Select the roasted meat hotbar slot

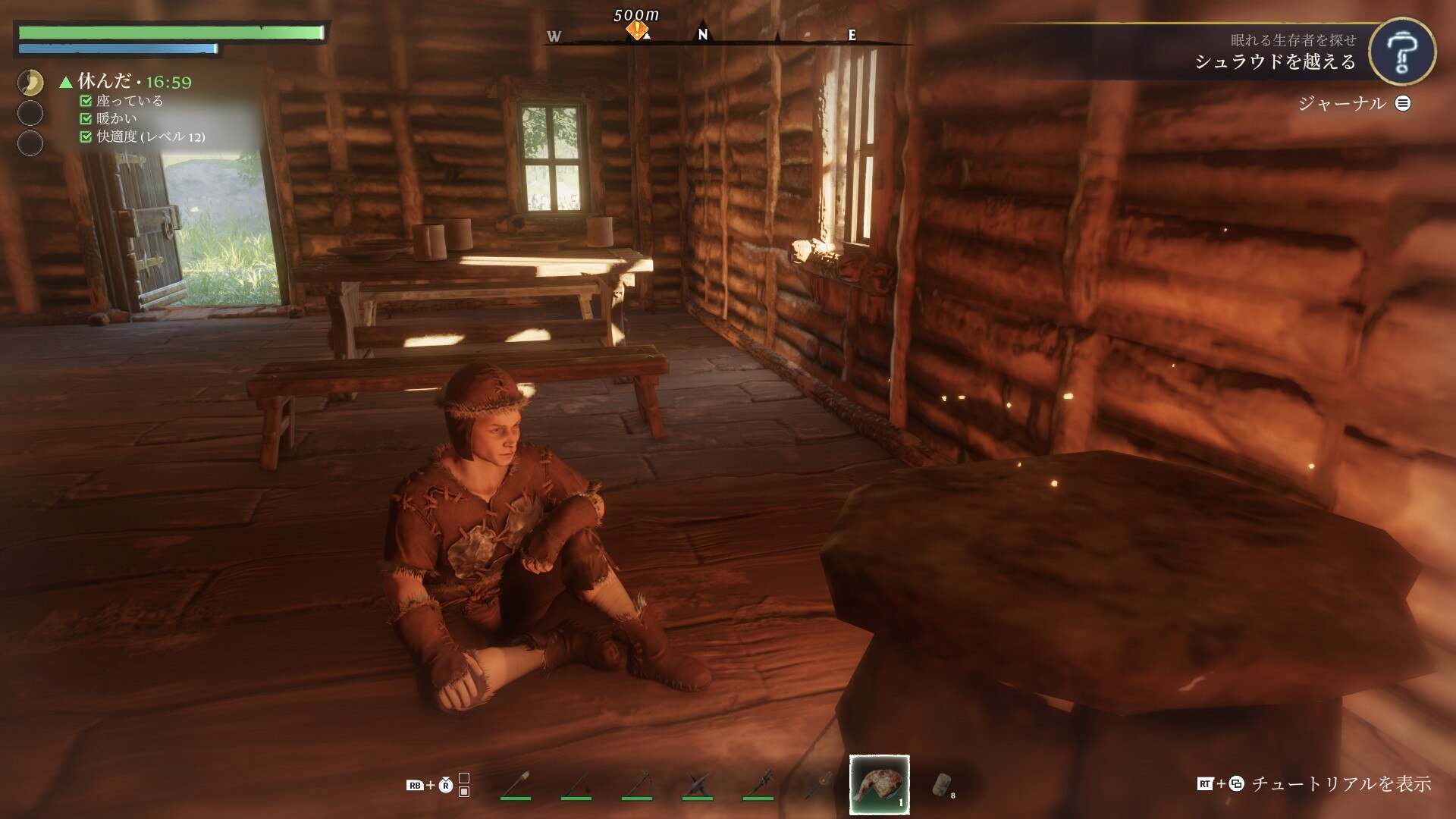click(879, 784)
